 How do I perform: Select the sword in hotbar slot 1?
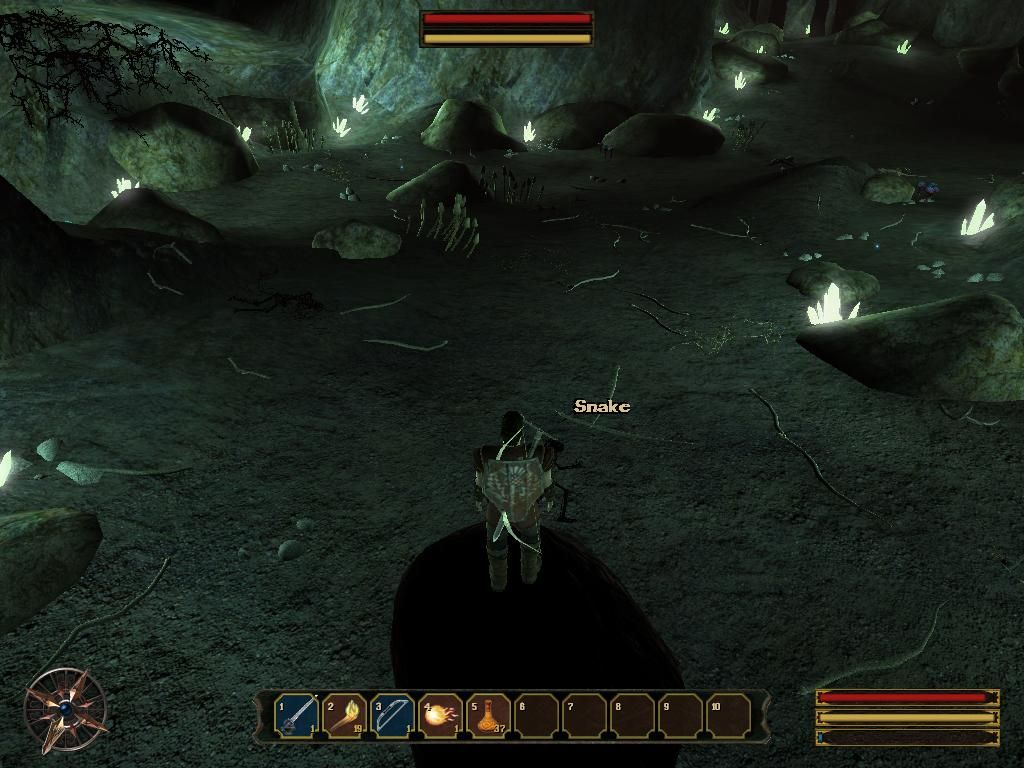(296, 716)
